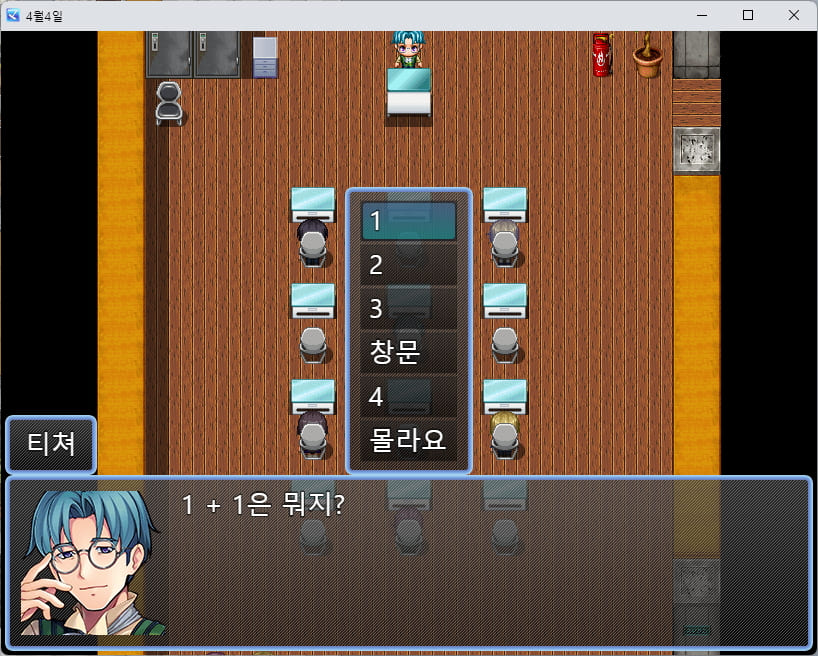Image resolution: width=818 pixels, height=656 pixels.
Task: Pick the answer 3 choice
Action: click(x=408, y=308)
